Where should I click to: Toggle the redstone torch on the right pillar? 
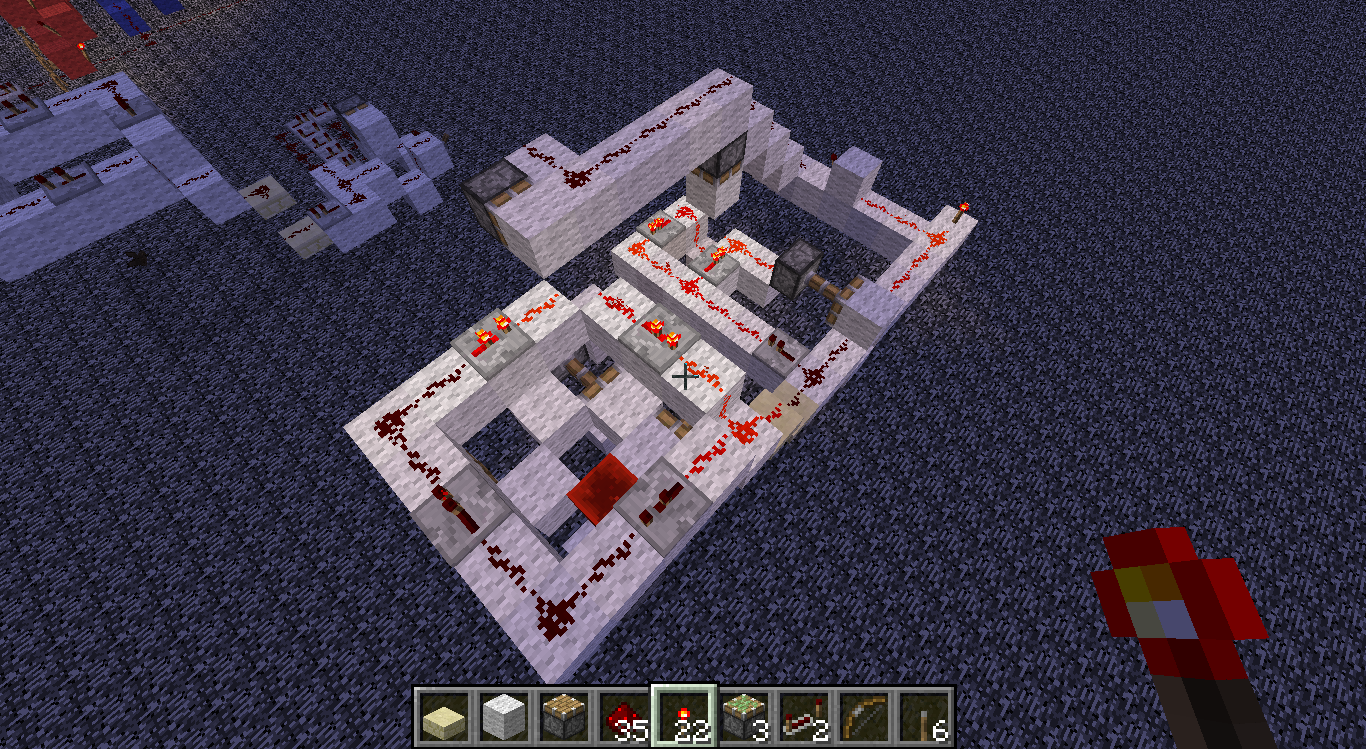[962, 207]
